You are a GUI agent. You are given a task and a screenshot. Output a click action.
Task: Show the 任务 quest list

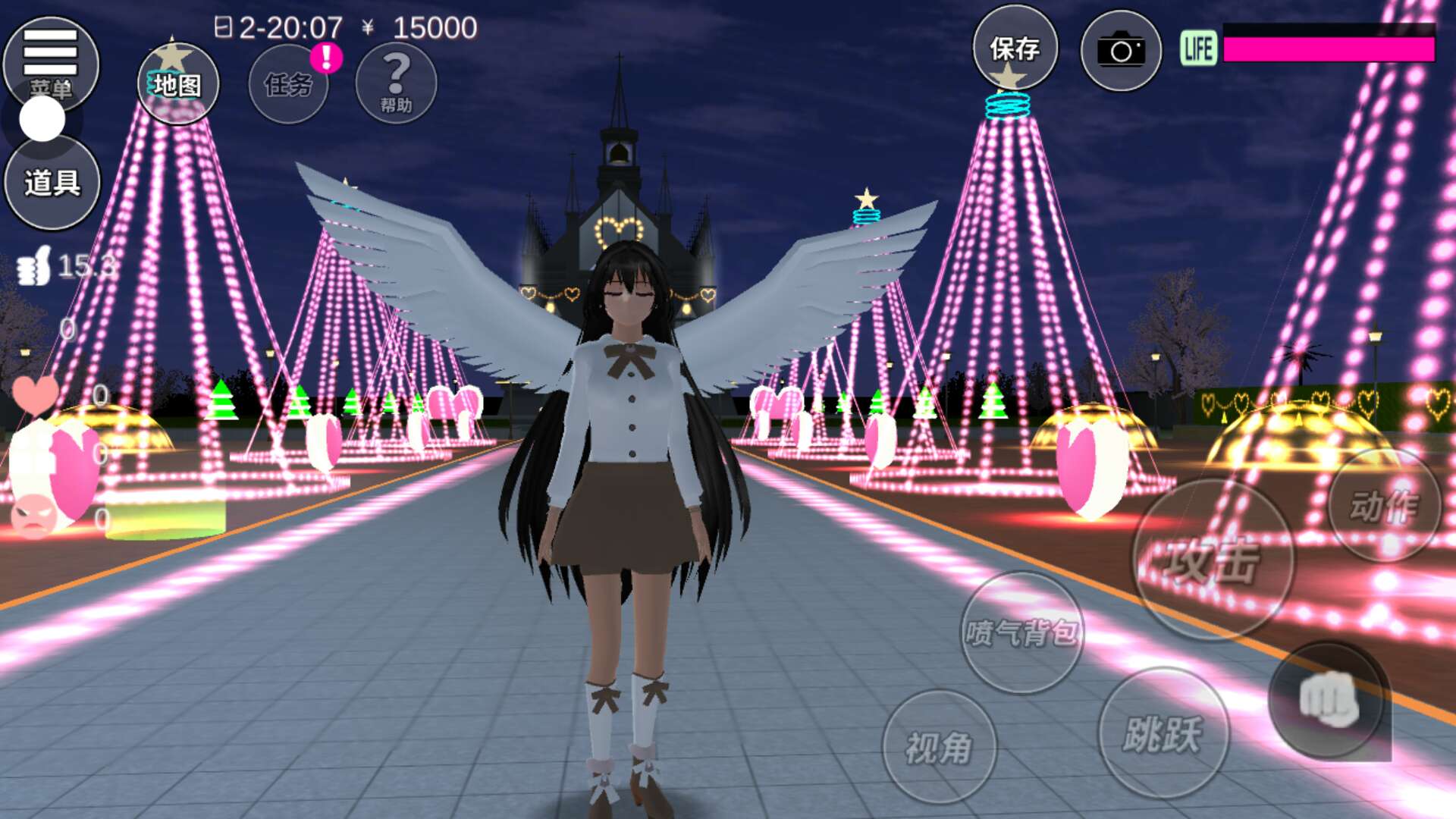[x=288, y=83]
